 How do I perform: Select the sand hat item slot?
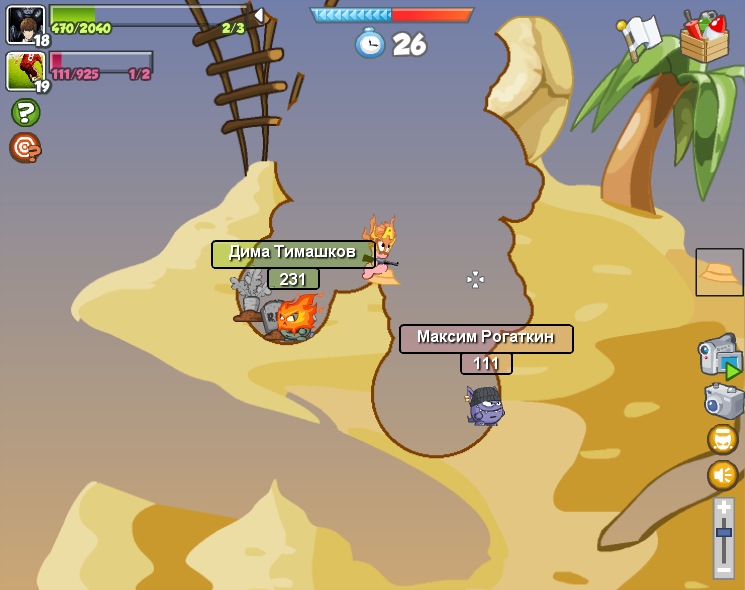point(719,272)
